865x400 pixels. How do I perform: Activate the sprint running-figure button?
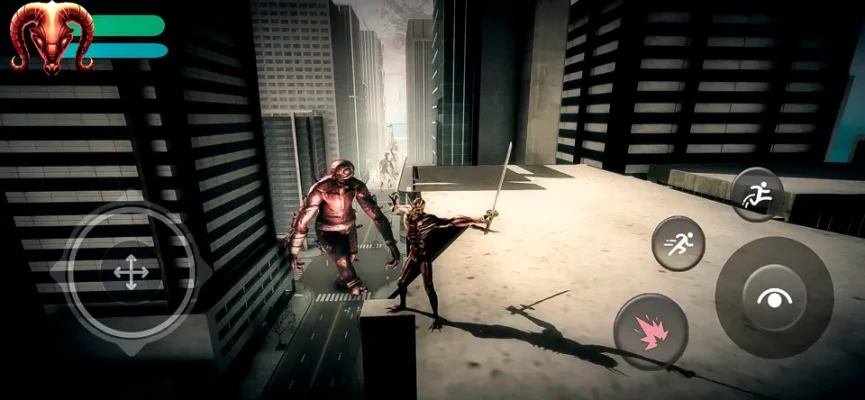pos(678,243)
